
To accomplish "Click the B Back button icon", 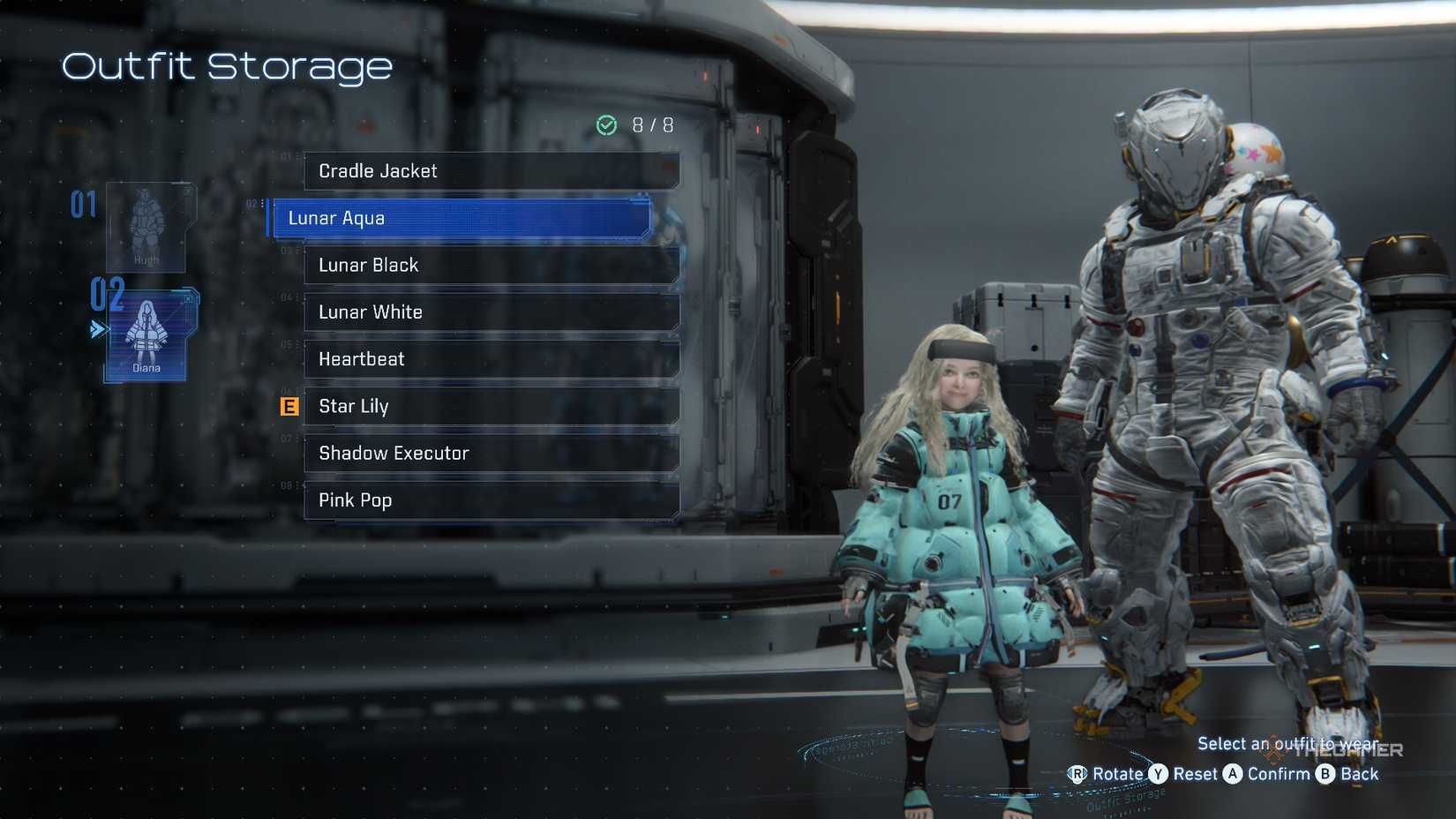I will [x=1325, y=774].
